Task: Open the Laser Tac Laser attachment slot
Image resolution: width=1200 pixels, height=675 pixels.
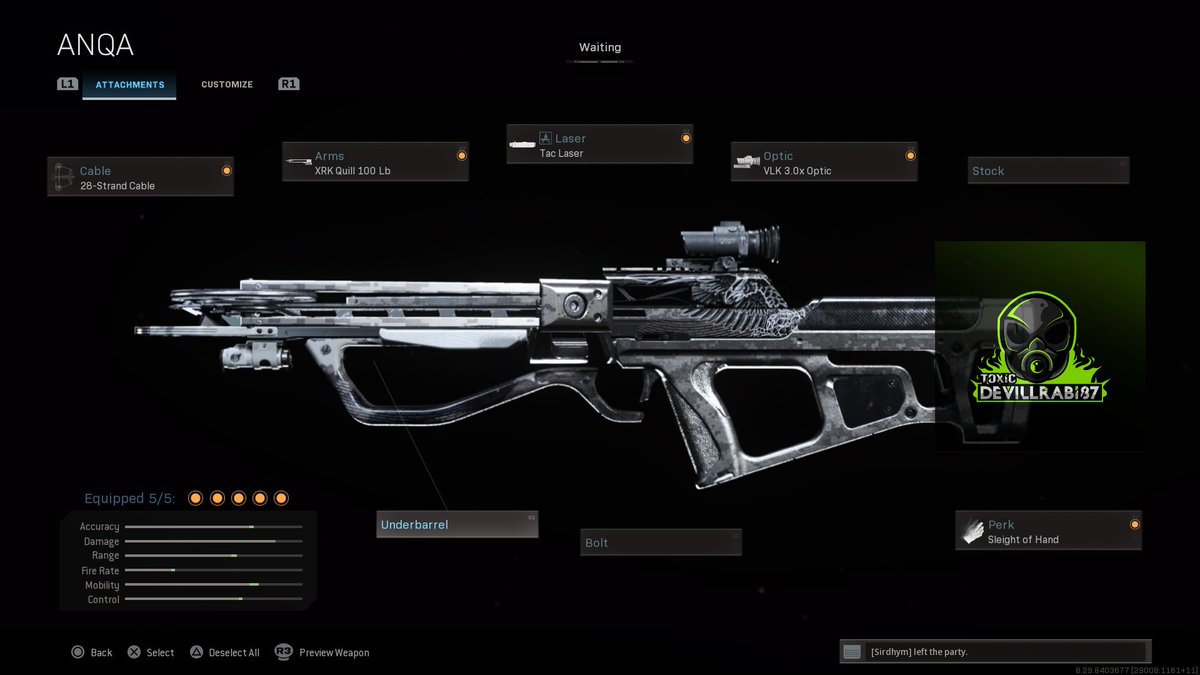Action: (x=599, y=145)
